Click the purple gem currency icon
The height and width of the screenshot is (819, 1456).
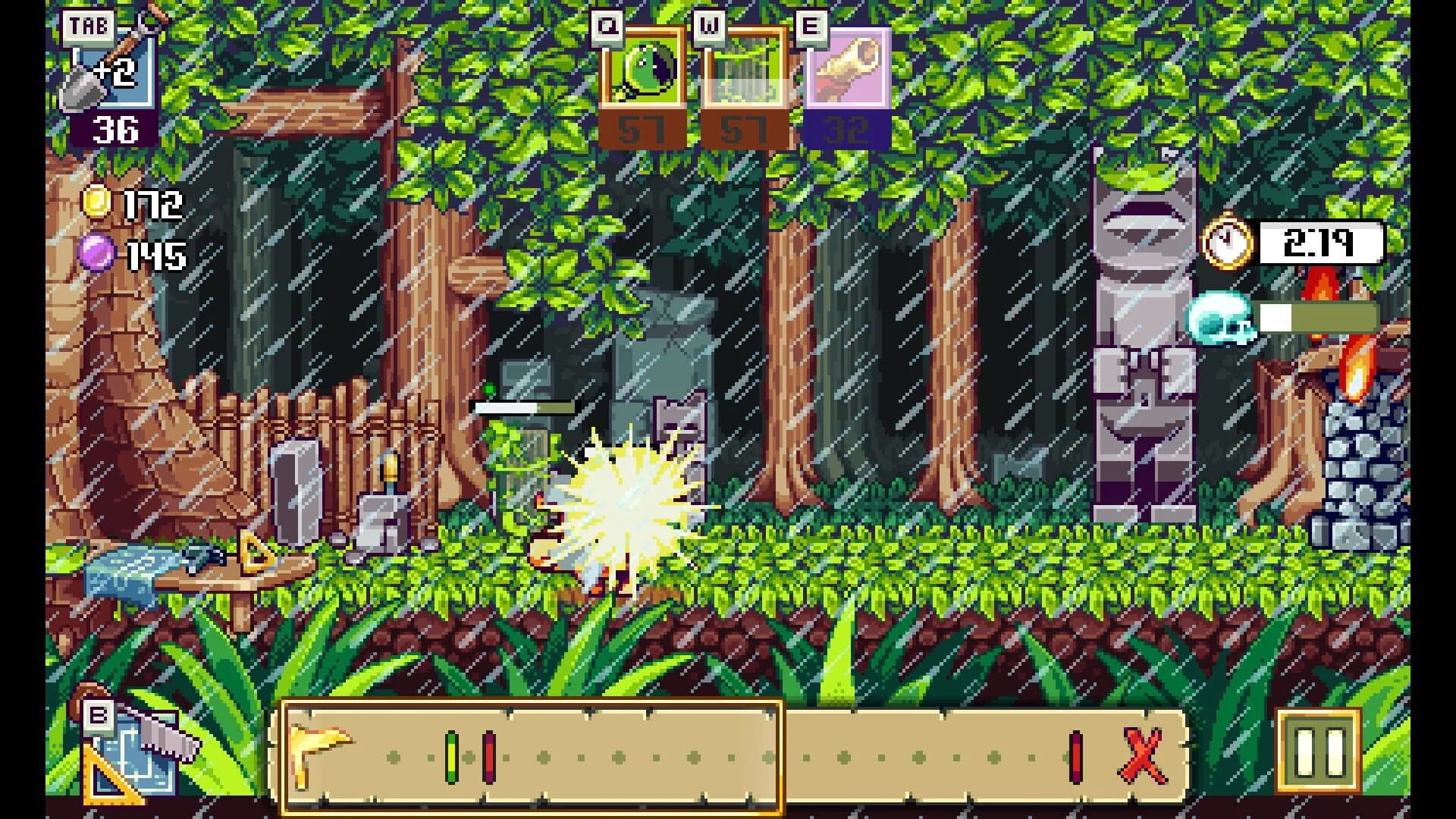click(x=97, y=252)
